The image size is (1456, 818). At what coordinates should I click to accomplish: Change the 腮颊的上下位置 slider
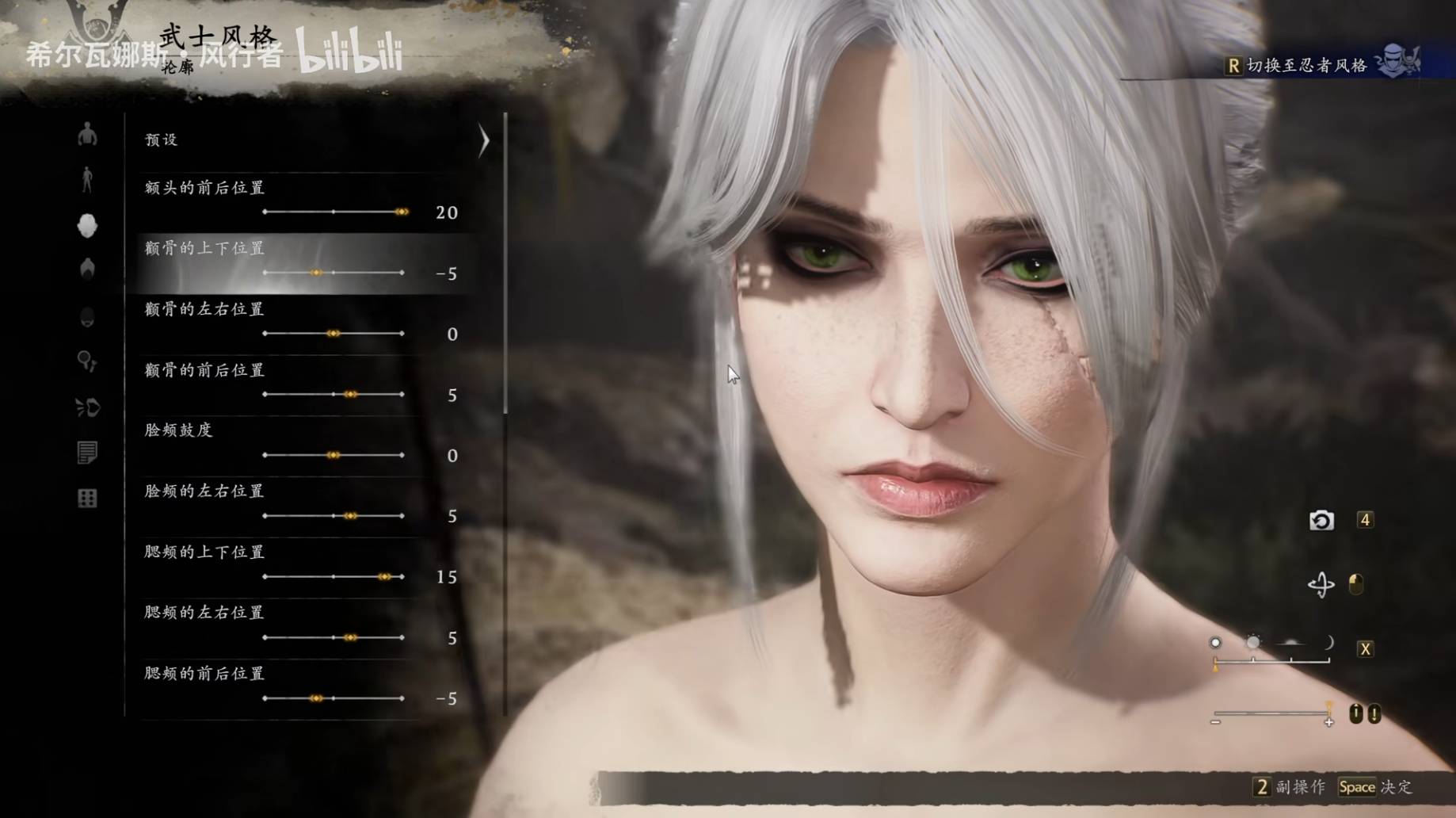point(384,576)
